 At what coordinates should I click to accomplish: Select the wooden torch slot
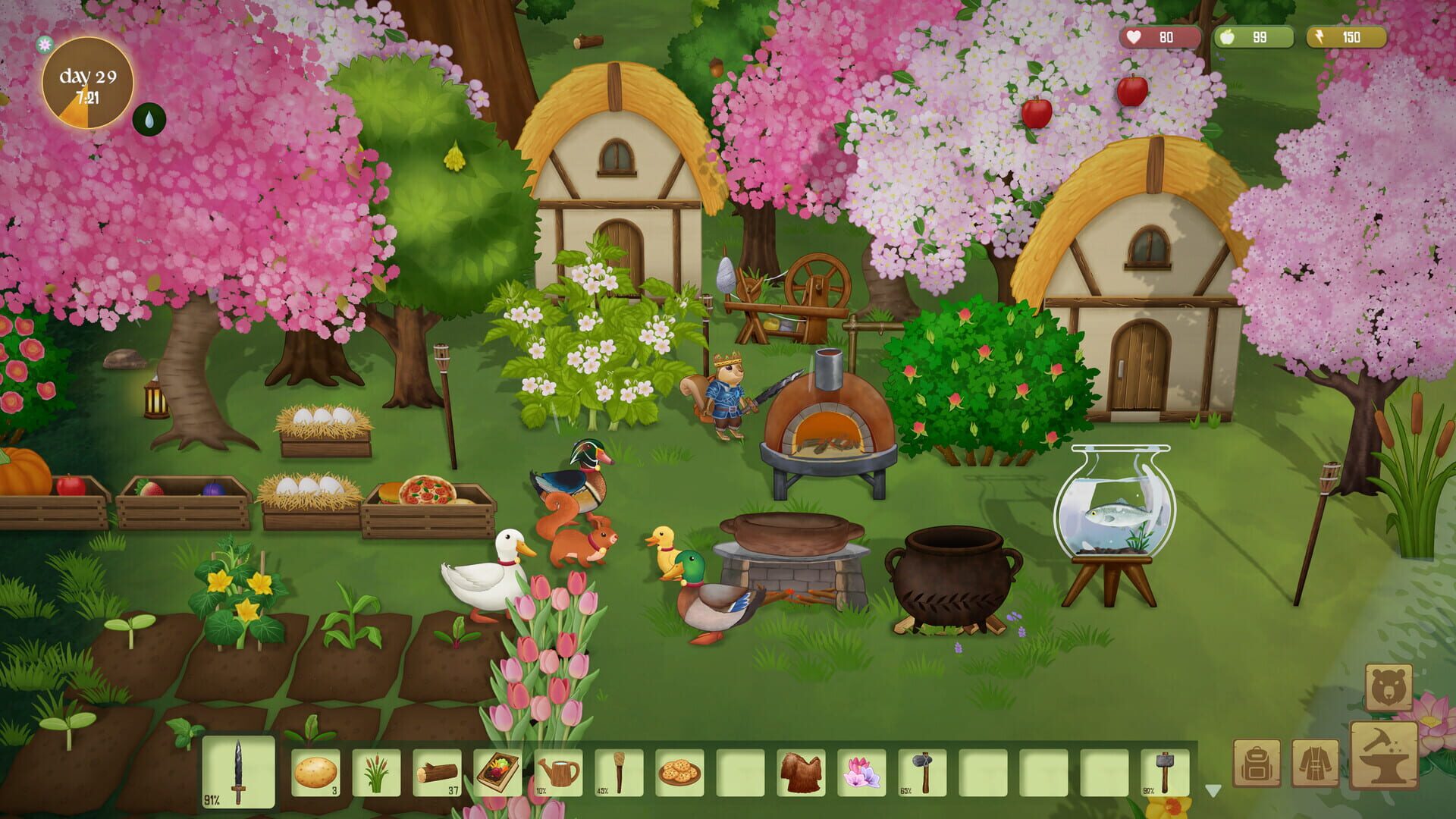click(620, 773)
